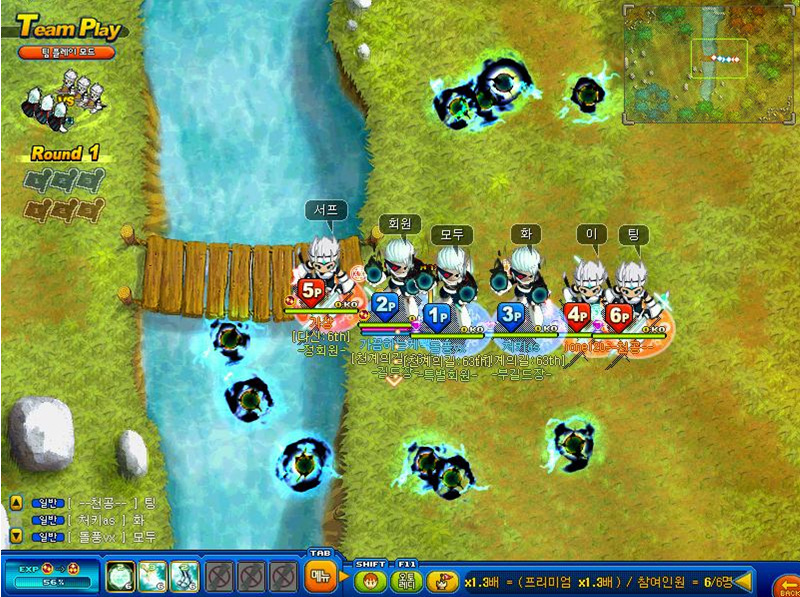Toggle the 오토레디 auto-ready button
The width and height of the screenshot is (800, 597).
tap(406, 580)
